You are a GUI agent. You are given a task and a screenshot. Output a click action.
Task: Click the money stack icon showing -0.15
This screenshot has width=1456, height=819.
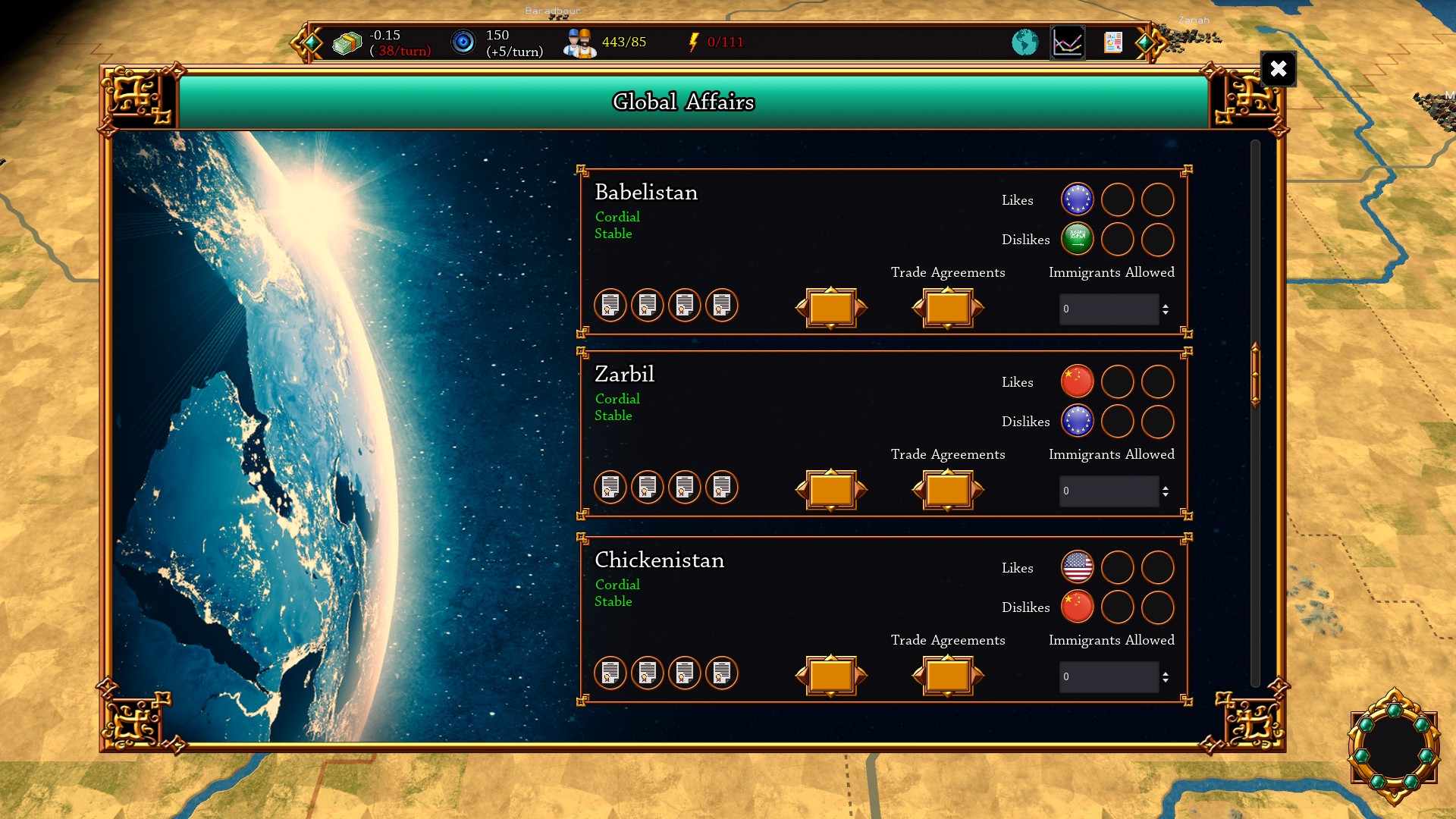pyautogui.click(x=348, y=42)
